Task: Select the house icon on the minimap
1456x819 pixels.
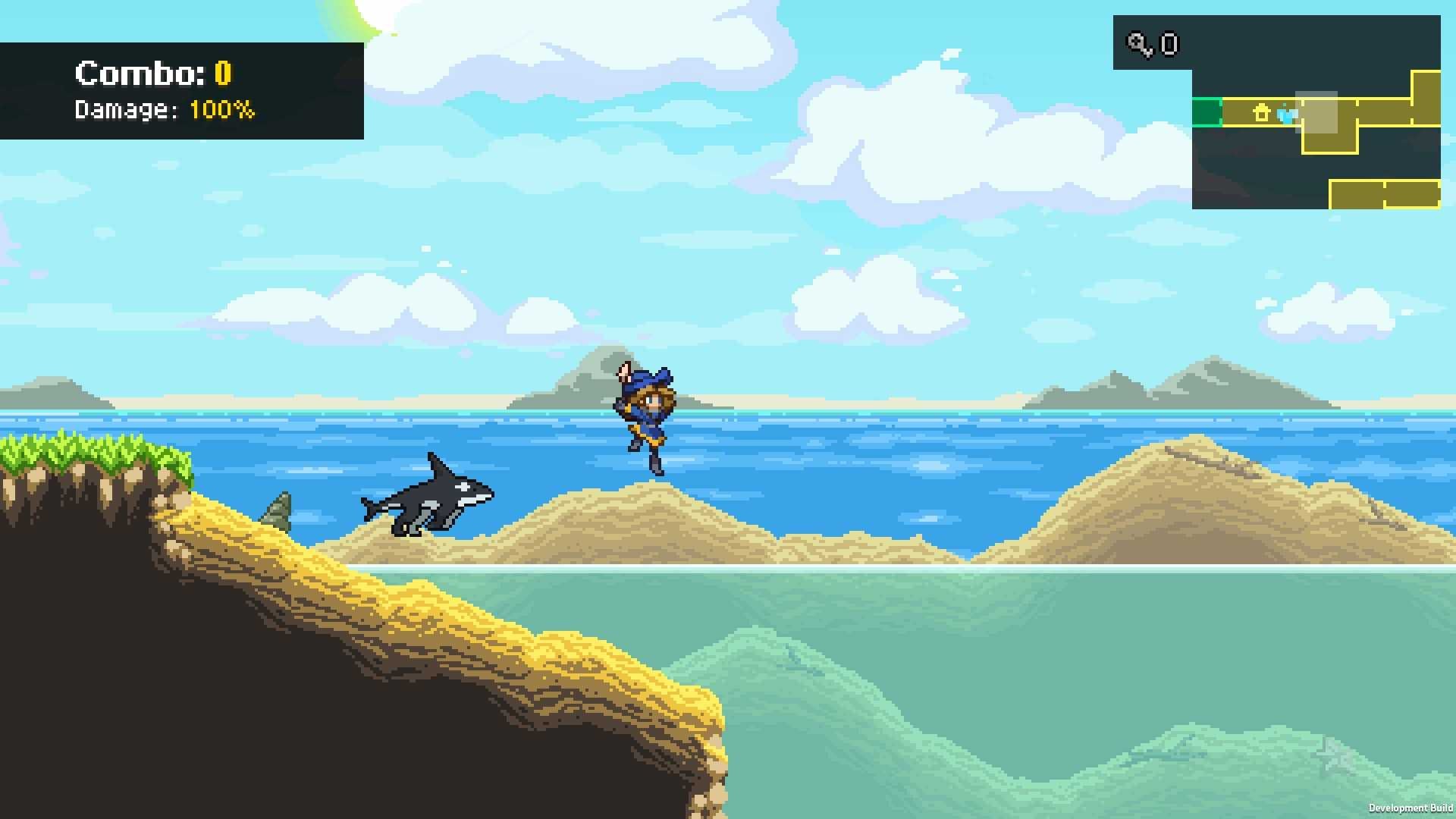Action: tap(1262, 112)
